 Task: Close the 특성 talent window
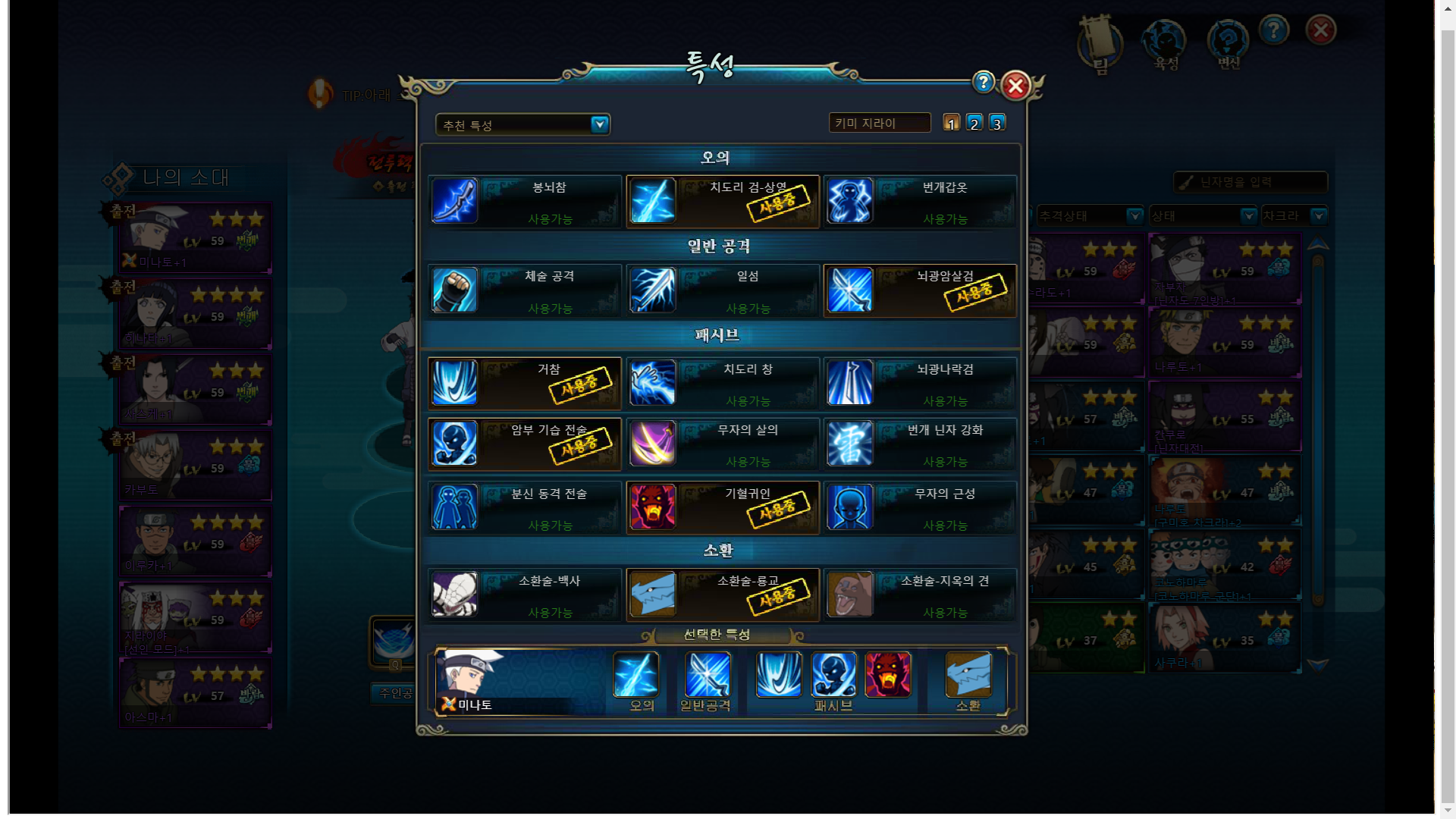(x=1015, y=86)
